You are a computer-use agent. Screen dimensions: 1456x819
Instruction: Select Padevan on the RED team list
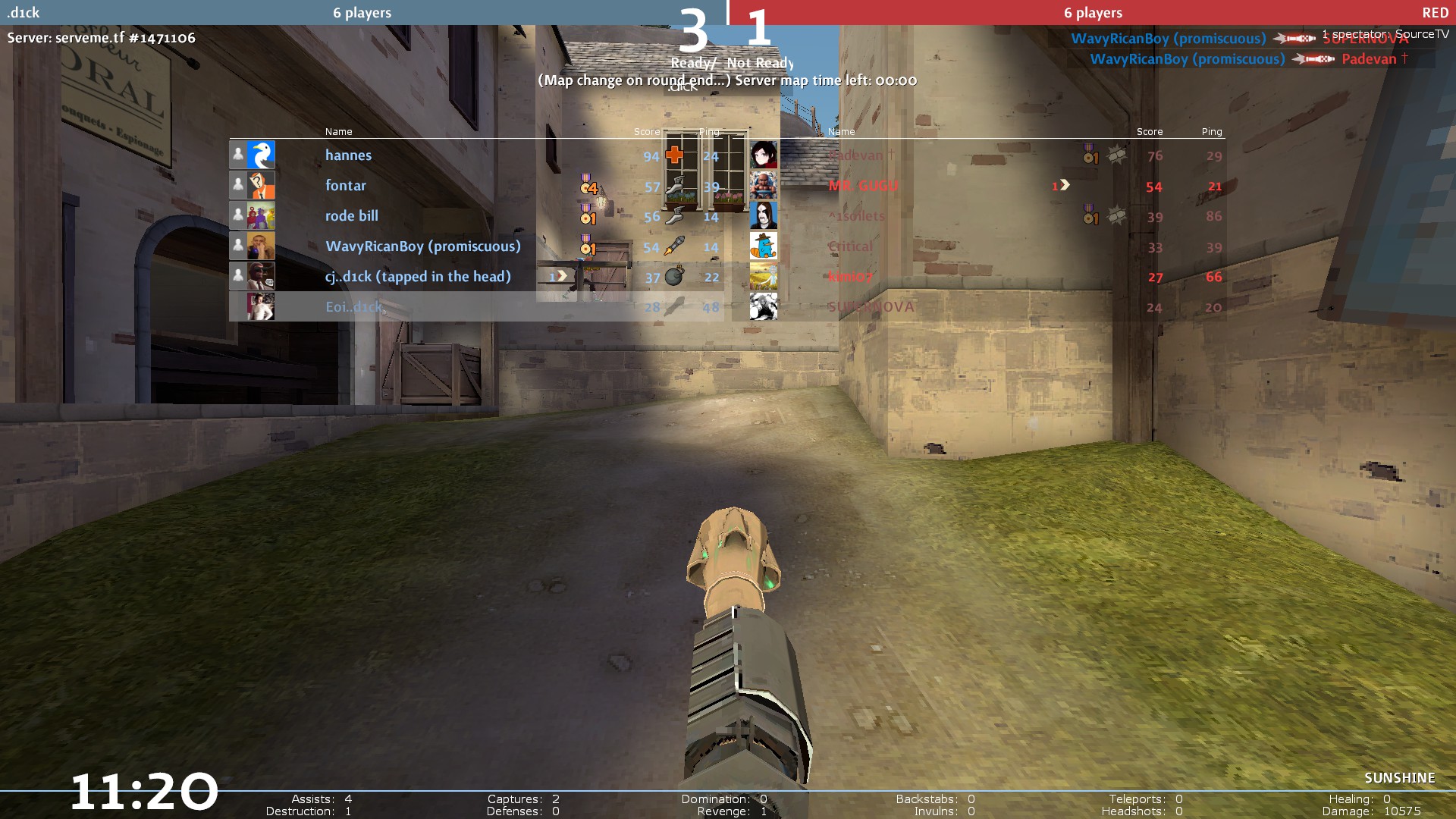[x=857, y=155]
